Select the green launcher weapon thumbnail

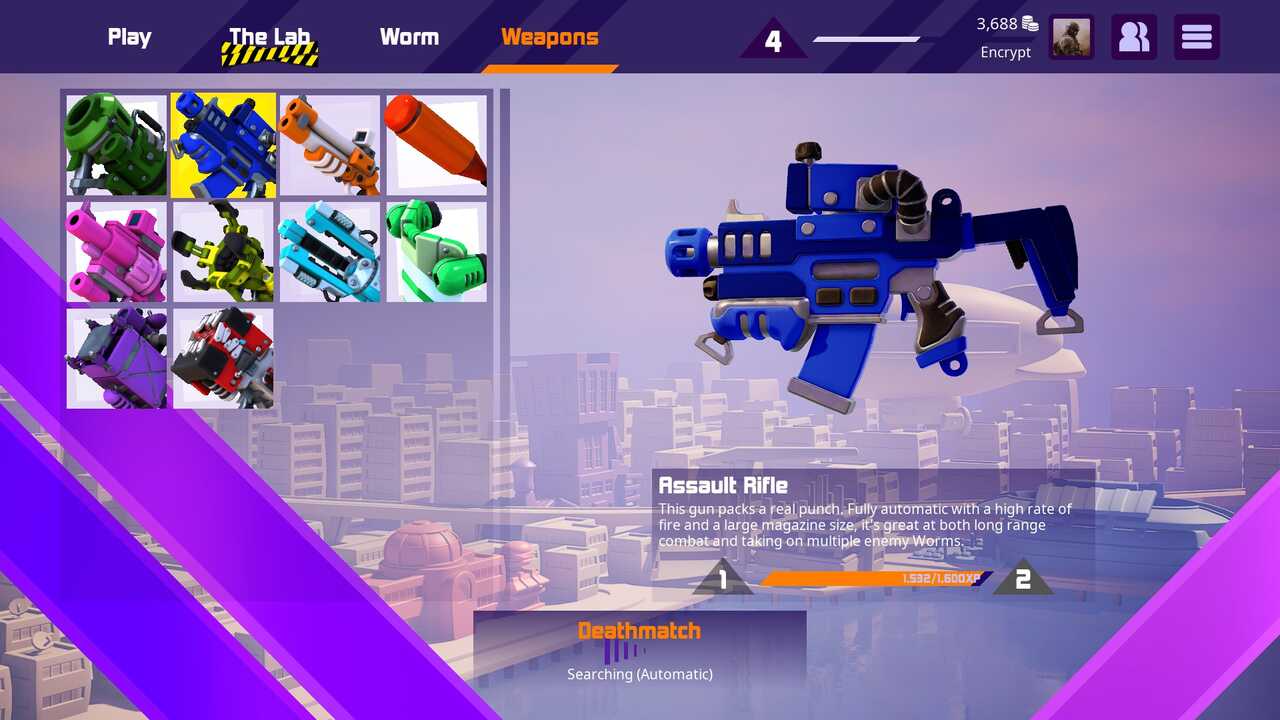(116, 145)
